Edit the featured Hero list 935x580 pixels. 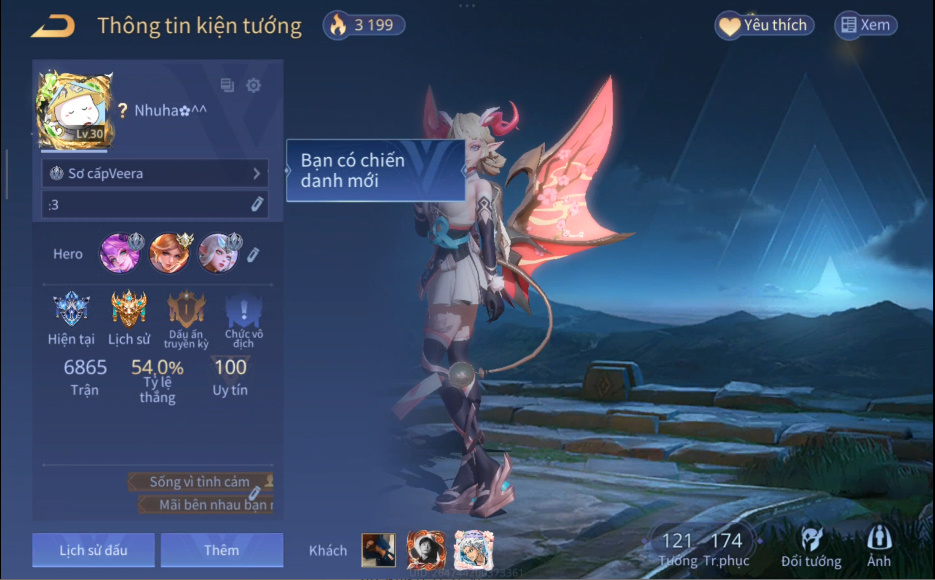[254, 254]
